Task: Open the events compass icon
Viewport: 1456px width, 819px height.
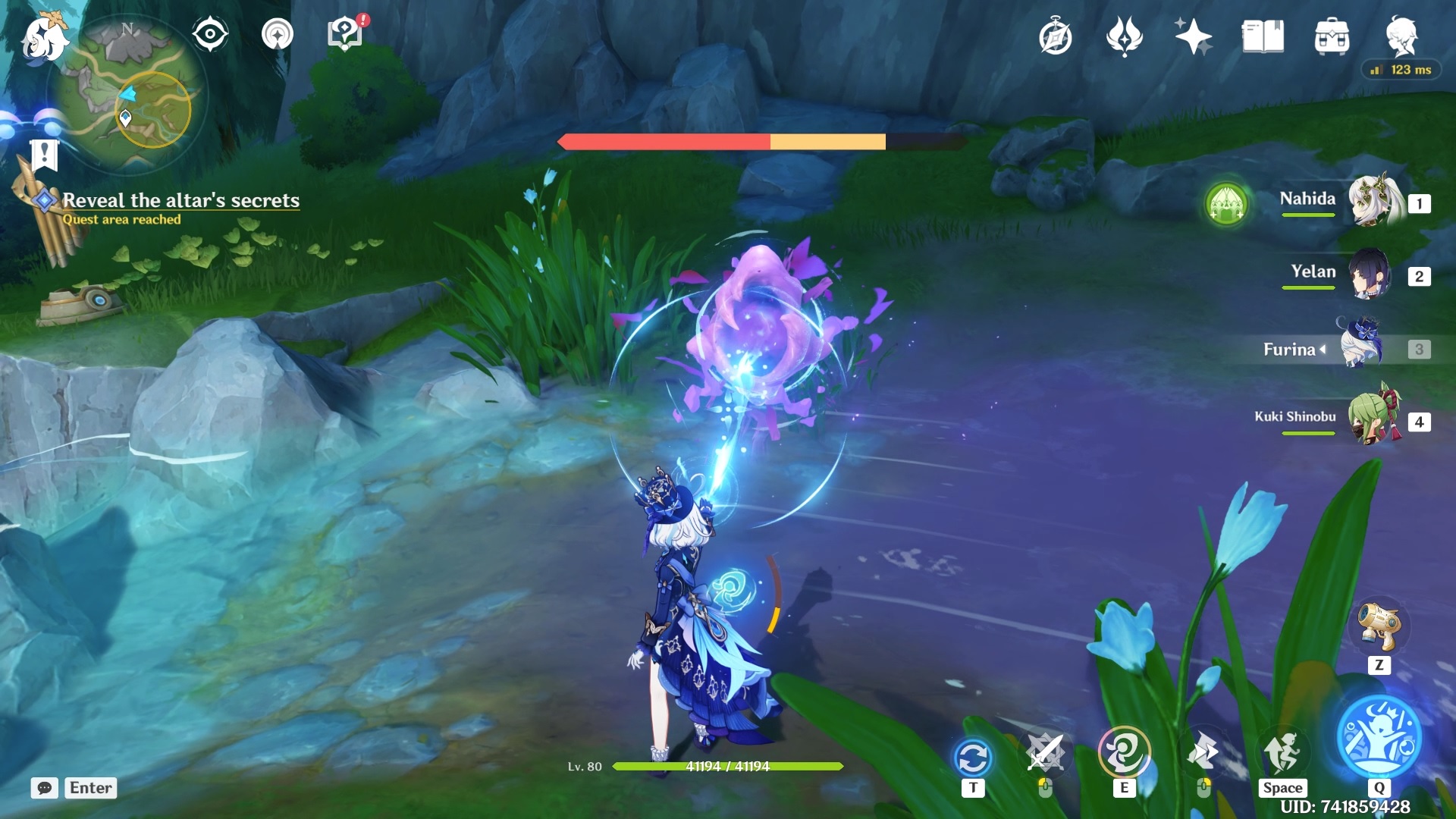Action: pyautogui.click(x=1055, y=37)
